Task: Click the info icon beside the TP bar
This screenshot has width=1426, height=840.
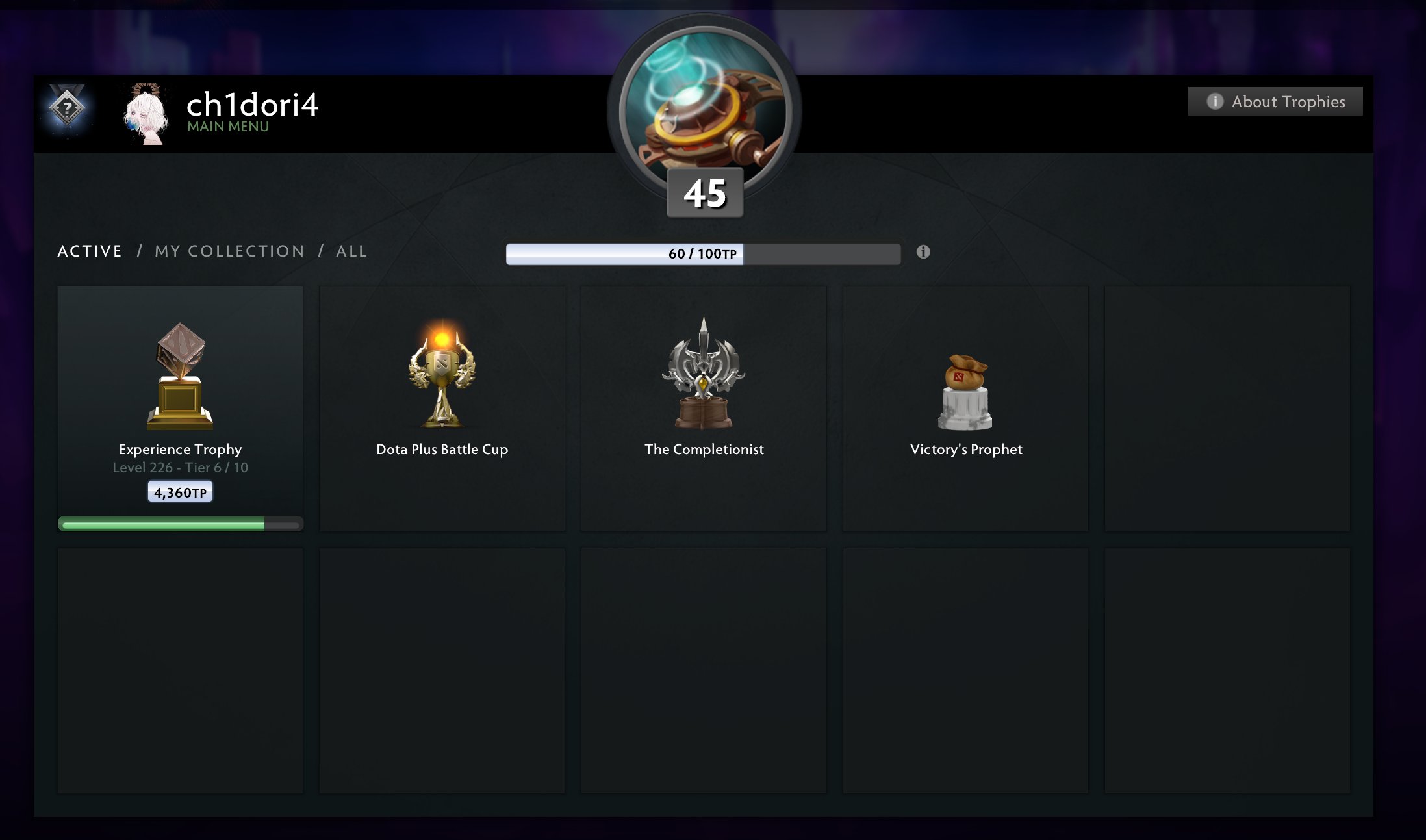Action: [923, 251]
